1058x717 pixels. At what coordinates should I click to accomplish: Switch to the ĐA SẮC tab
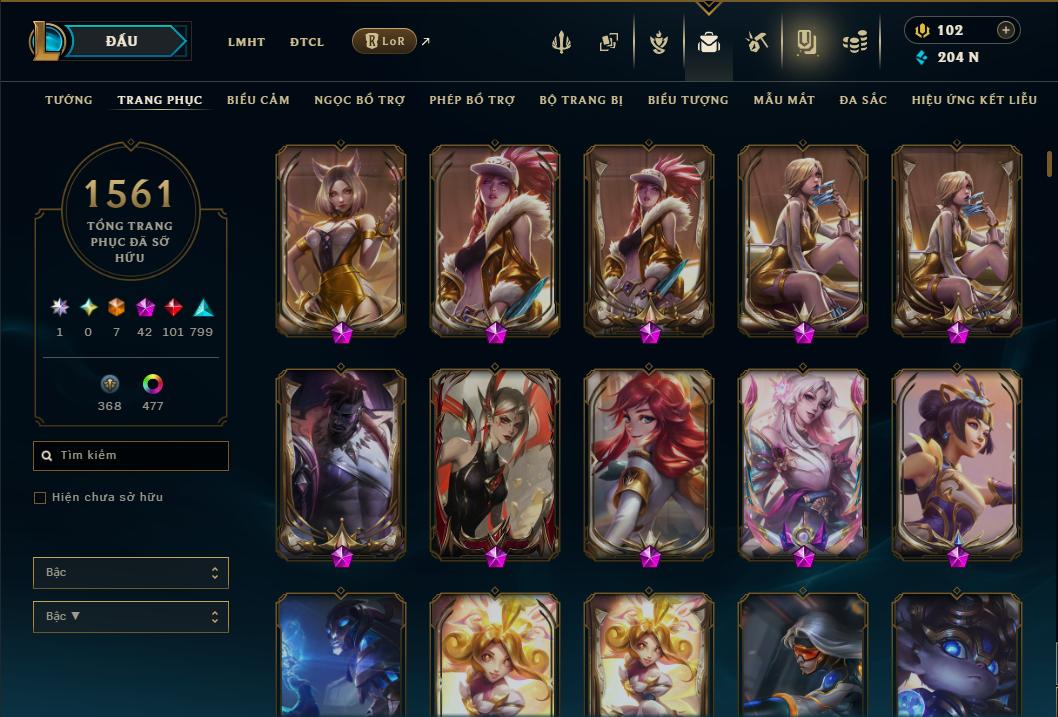click(x=863, y=100)
